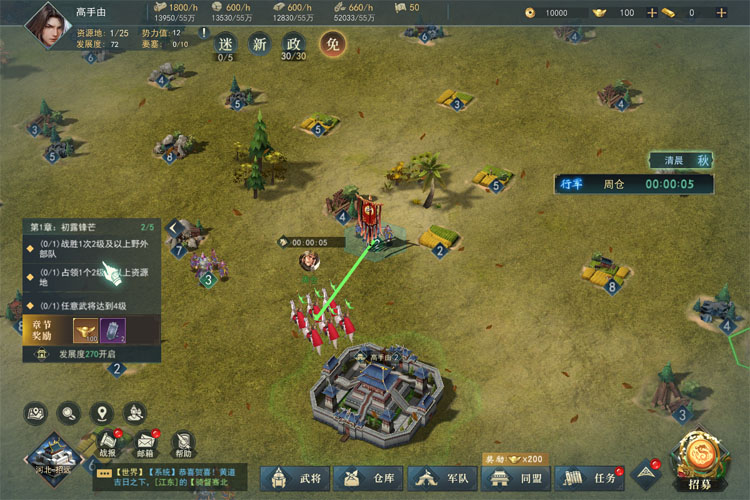This screenshot has height=500, width=750.
Task: Tap the 招募 recruit dragon button
Action: tap(699, 460)
